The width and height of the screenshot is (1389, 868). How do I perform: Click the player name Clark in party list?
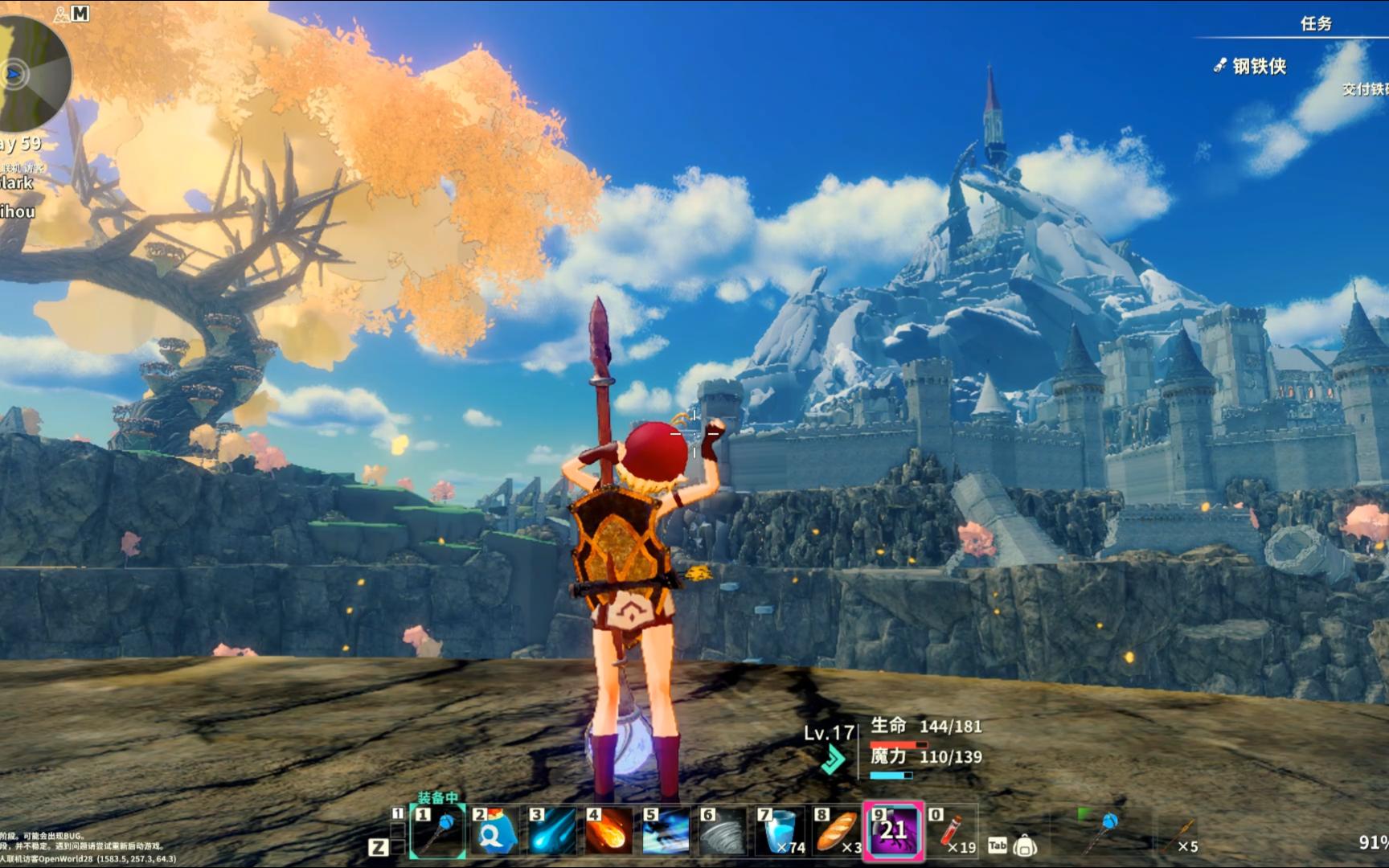click(x=16, y=183)
